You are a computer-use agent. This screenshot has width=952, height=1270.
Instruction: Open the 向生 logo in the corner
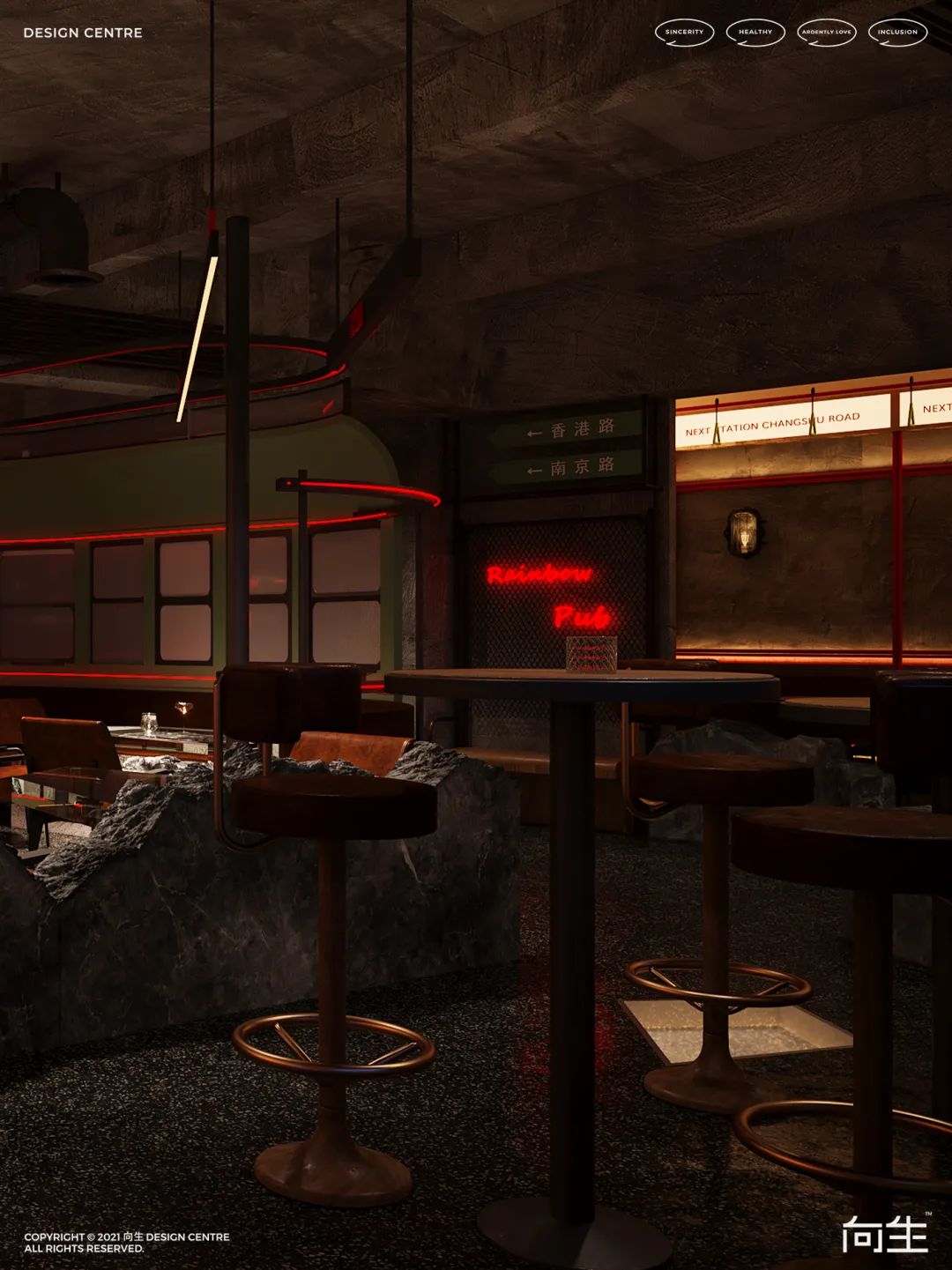885,1232
